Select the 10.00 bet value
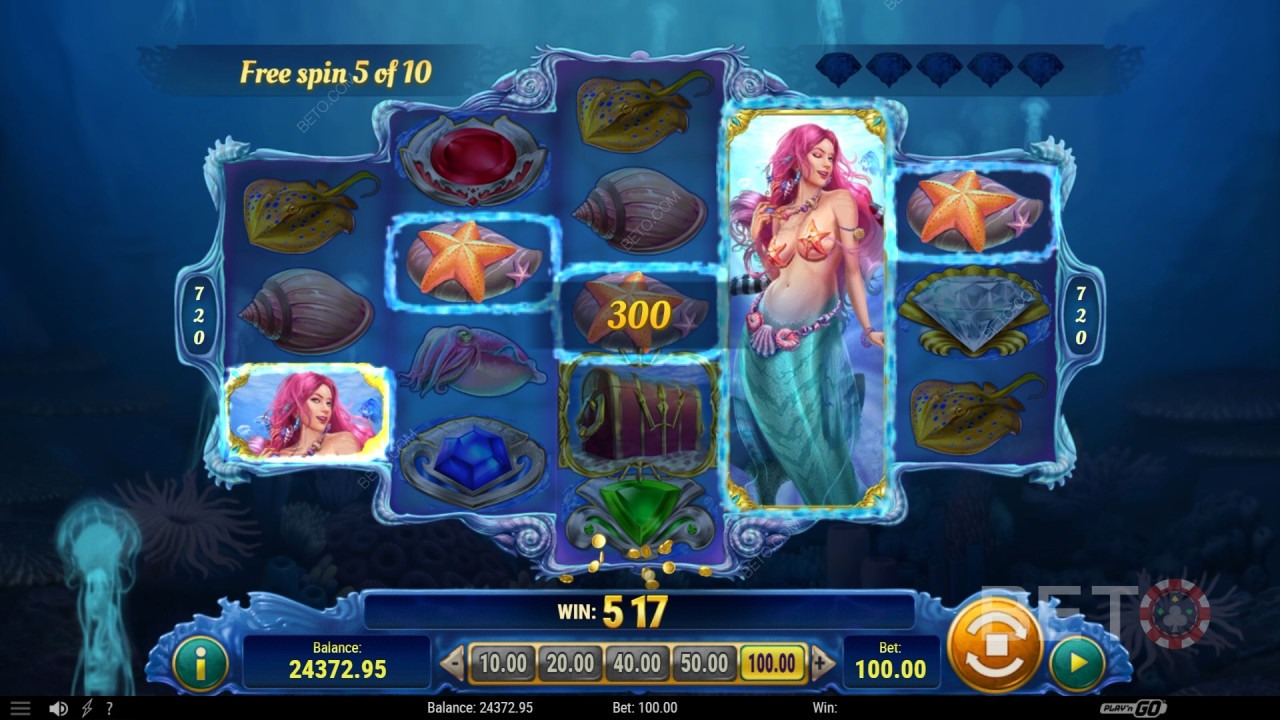This screenshot has height=720, width=1280. coord(503,663)
